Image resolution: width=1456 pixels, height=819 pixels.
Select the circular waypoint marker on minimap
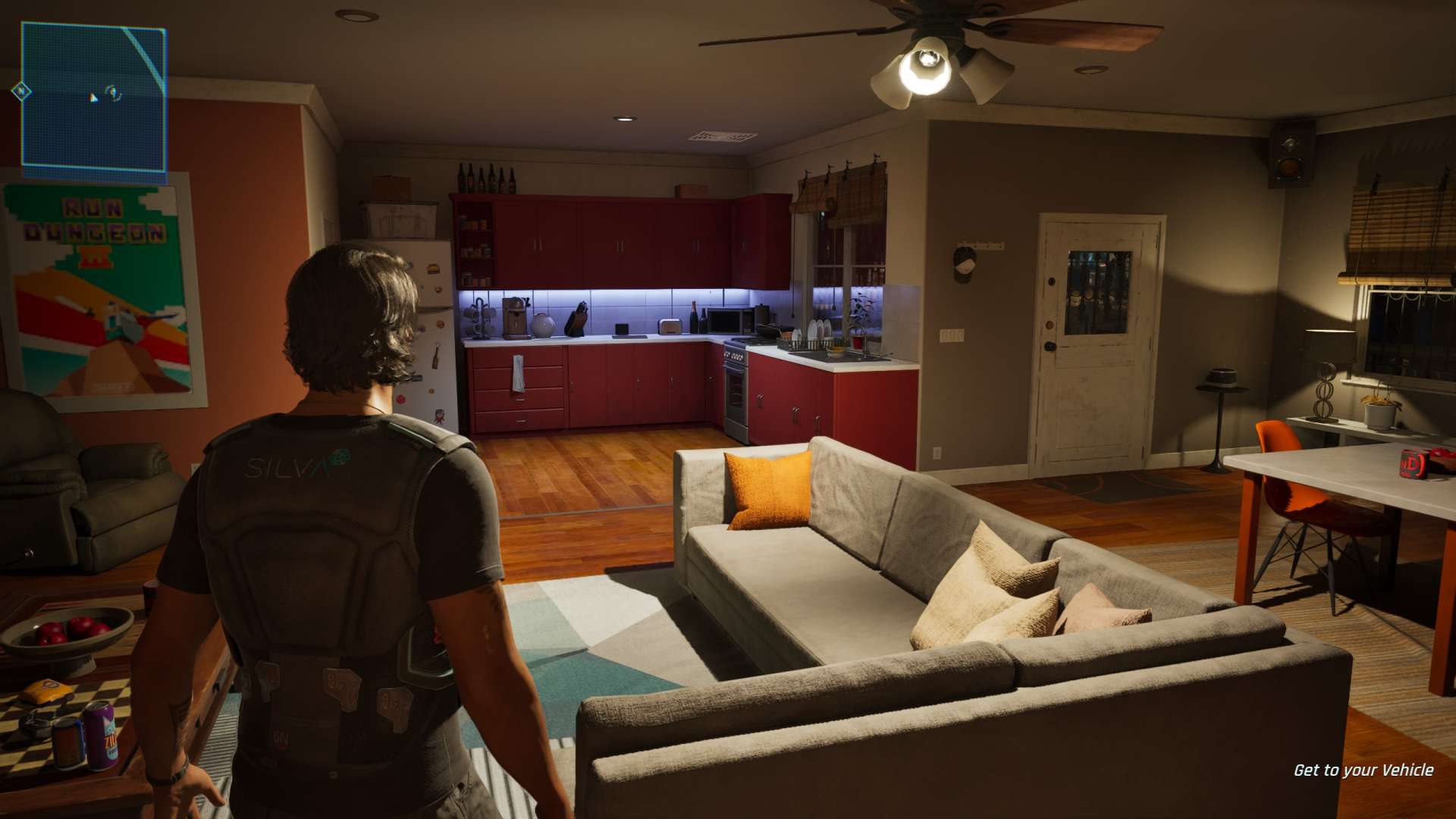pos(114,93)
